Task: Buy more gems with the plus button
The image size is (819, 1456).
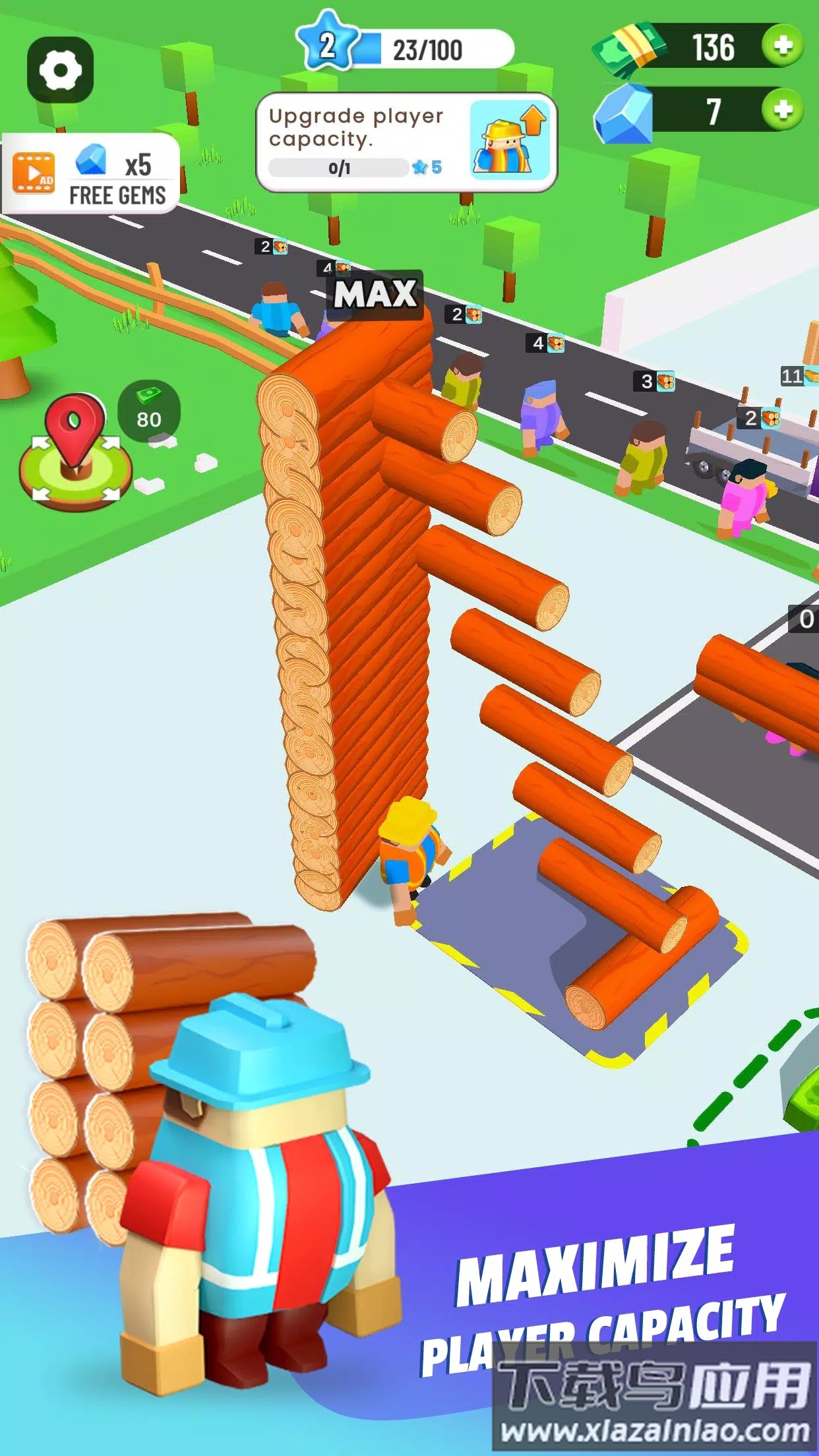Action: [783, 109]
